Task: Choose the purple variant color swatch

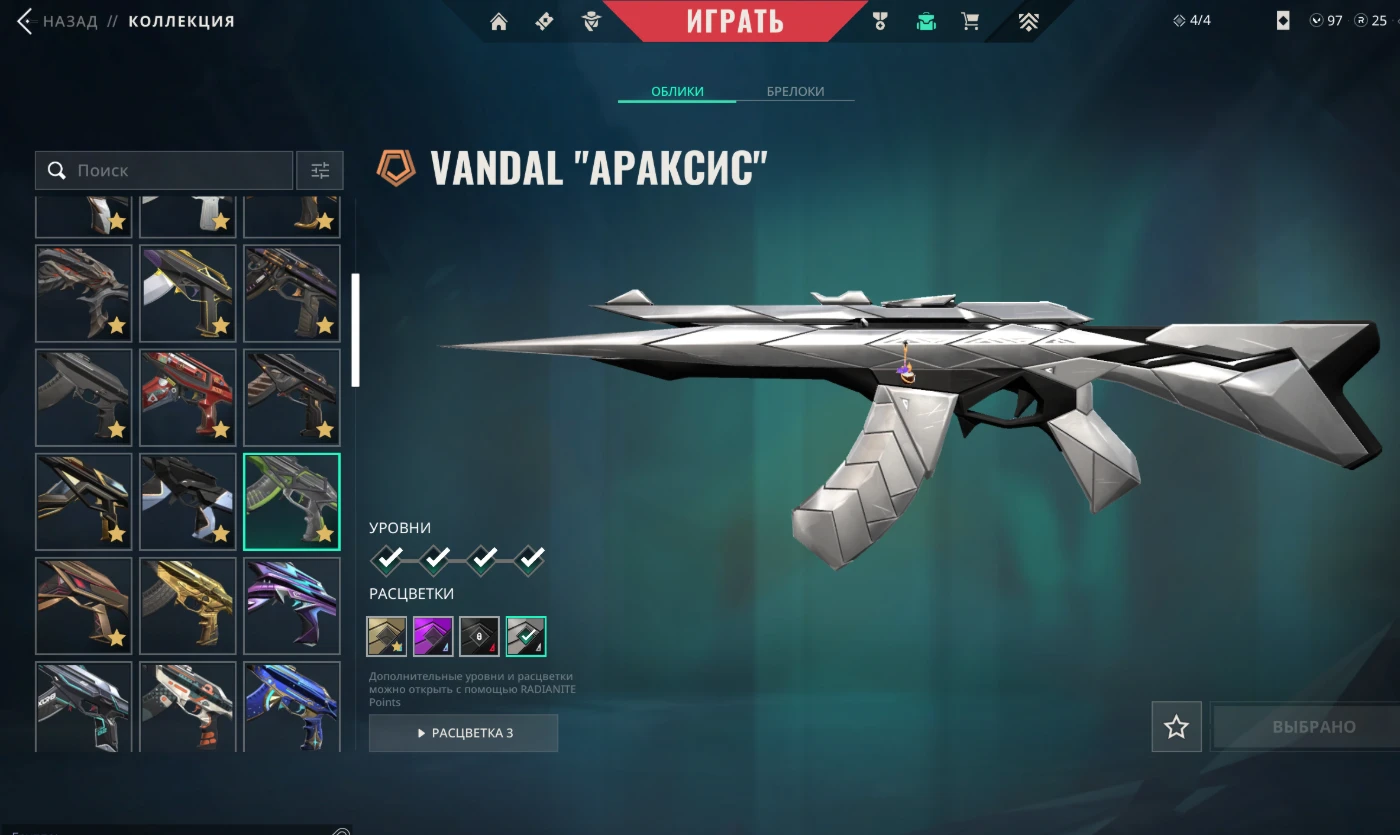Action: pyautogui.click(x=433, y=636)
